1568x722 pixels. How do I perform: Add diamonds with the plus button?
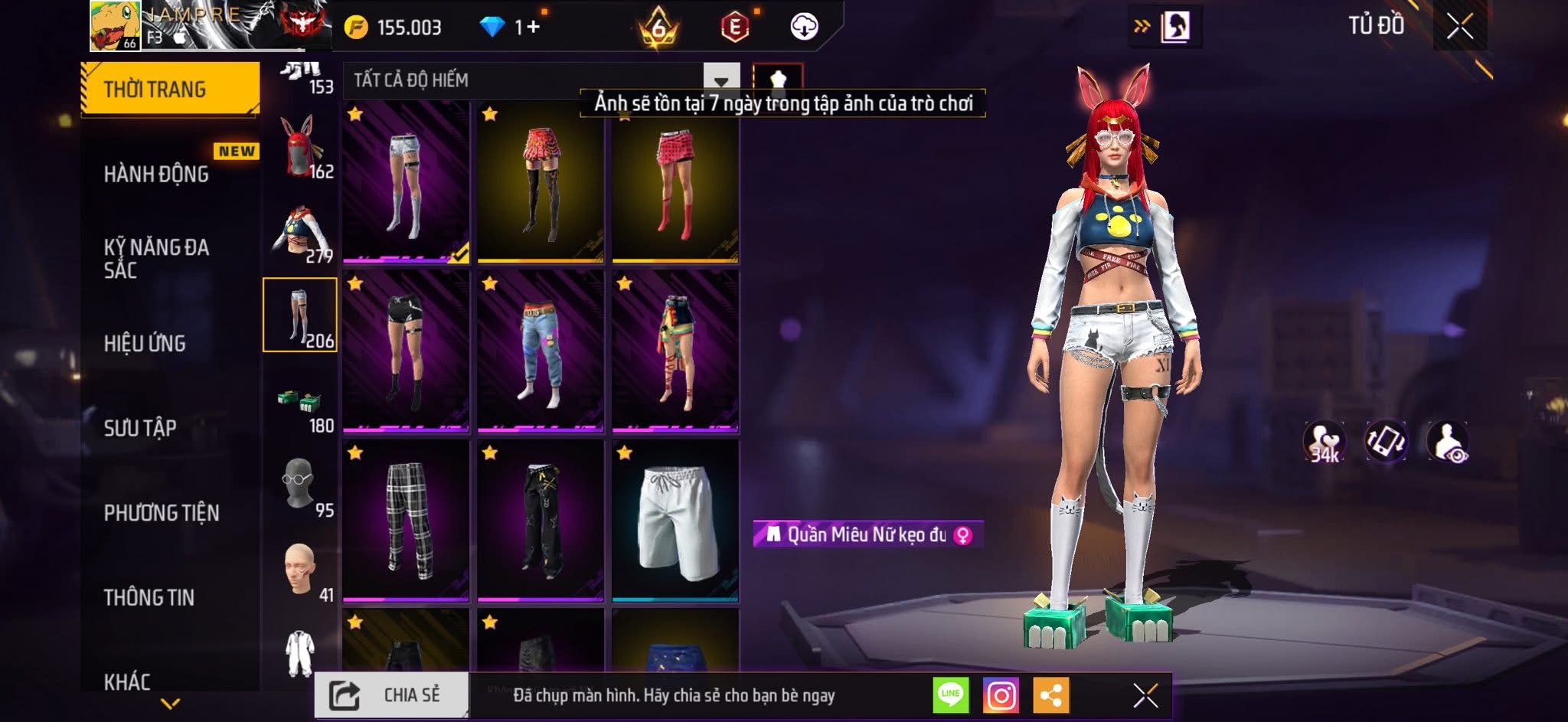[533, 28]
